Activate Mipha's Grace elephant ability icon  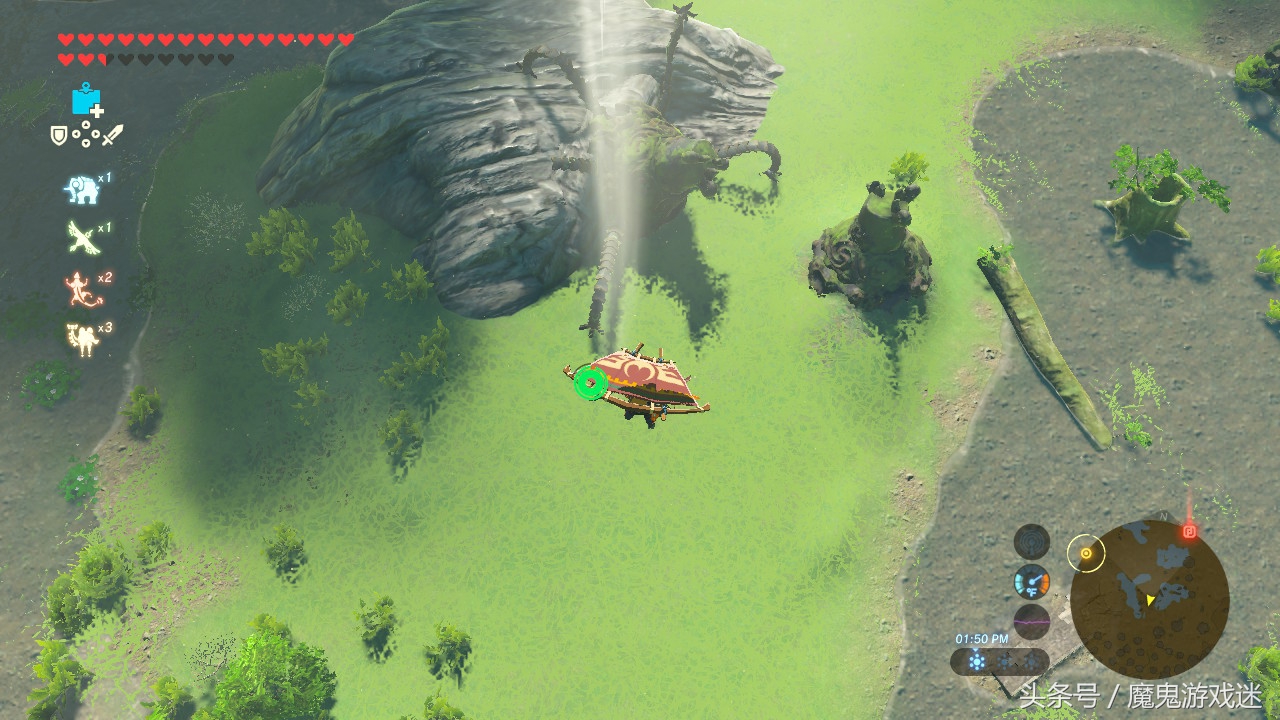[80, 189]
